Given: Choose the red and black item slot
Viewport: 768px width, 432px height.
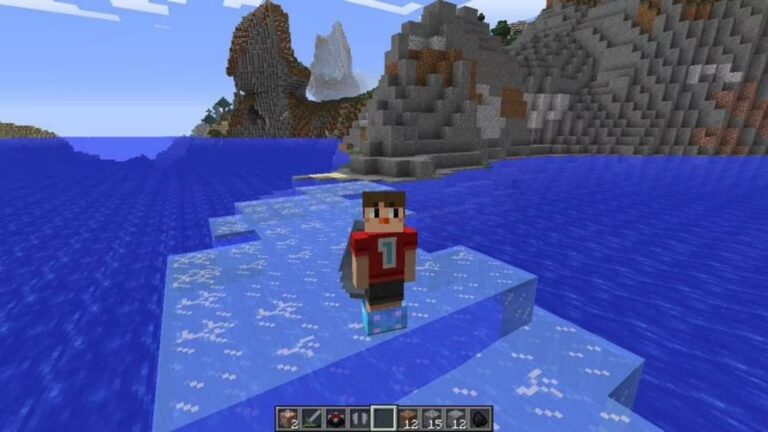Looking at the screenshot, I should coord(335,418).
